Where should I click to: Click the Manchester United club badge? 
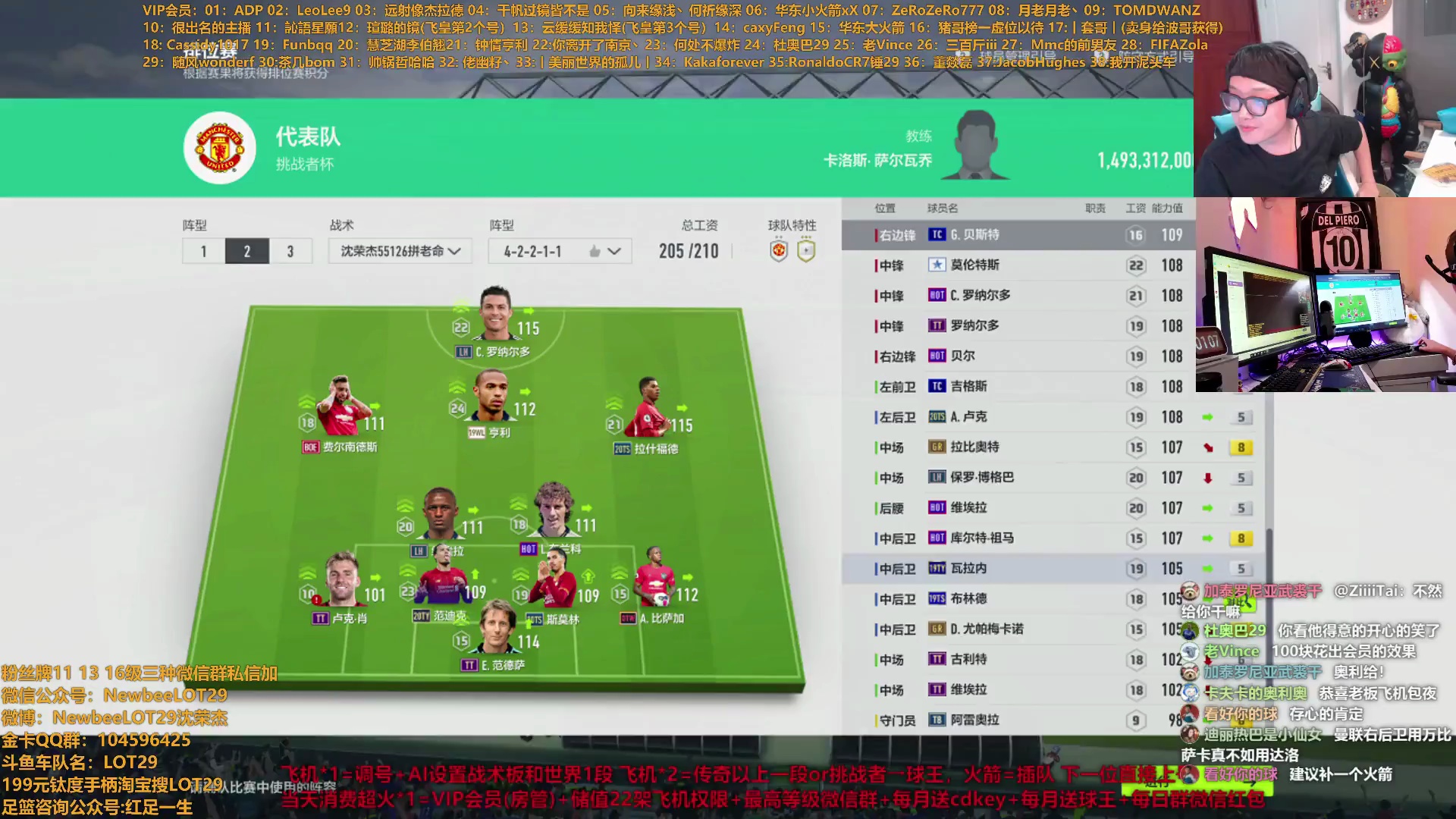click(220, 148)
